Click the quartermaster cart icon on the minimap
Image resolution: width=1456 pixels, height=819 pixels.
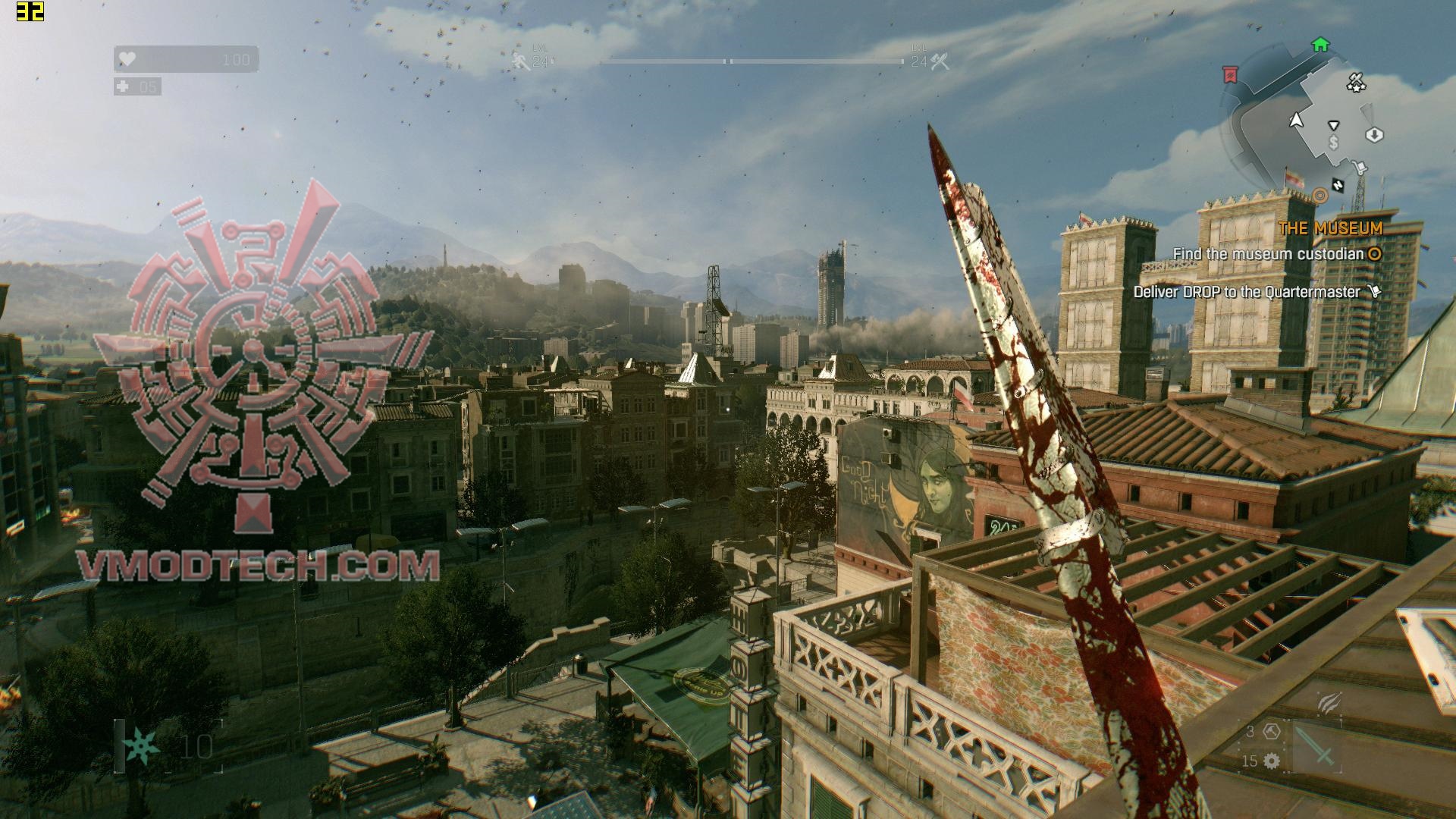click(1360, 165)
